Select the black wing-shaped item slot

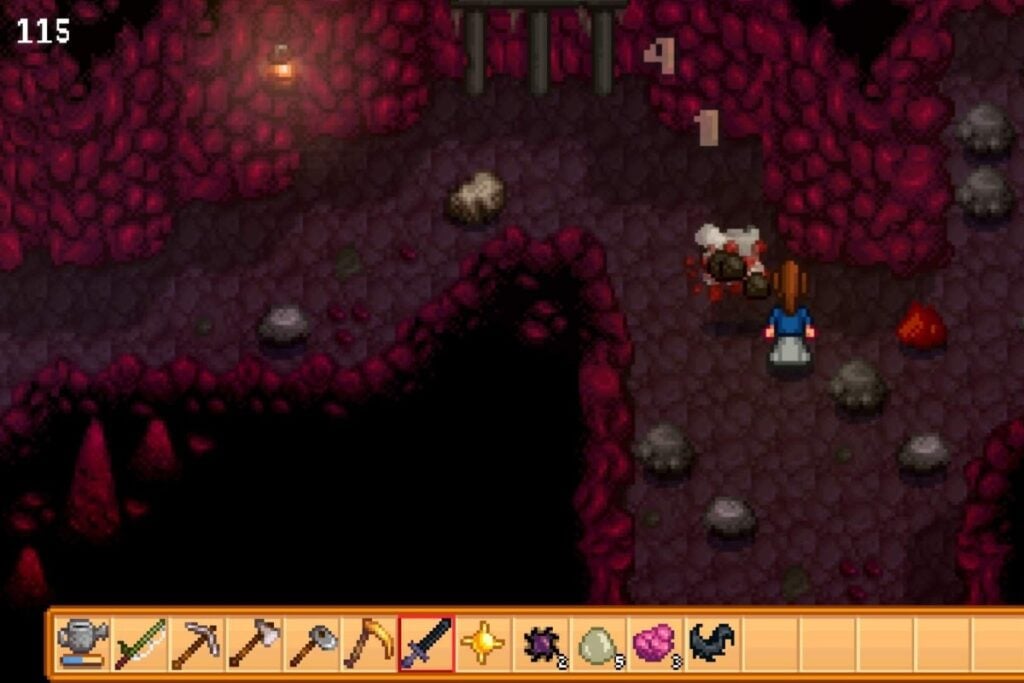[712, 643]
